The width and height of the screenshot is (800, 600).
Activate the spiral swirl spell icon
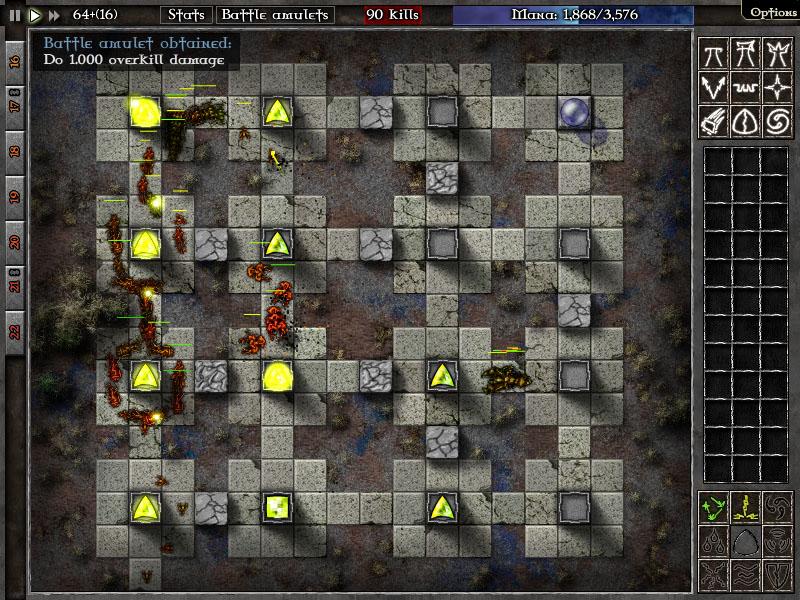[776, 120]
